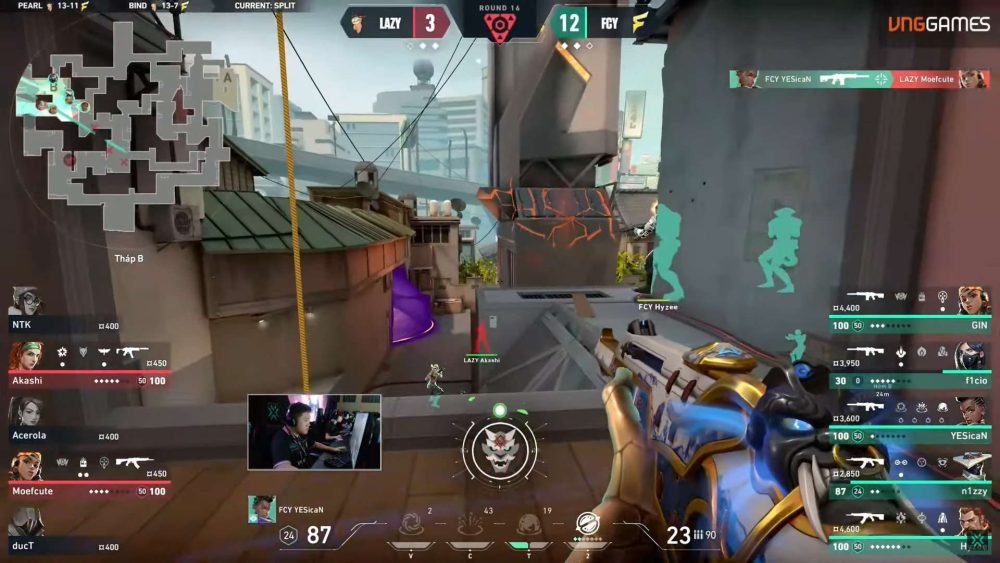Activate the burst ability showing 43

point(470,524)
